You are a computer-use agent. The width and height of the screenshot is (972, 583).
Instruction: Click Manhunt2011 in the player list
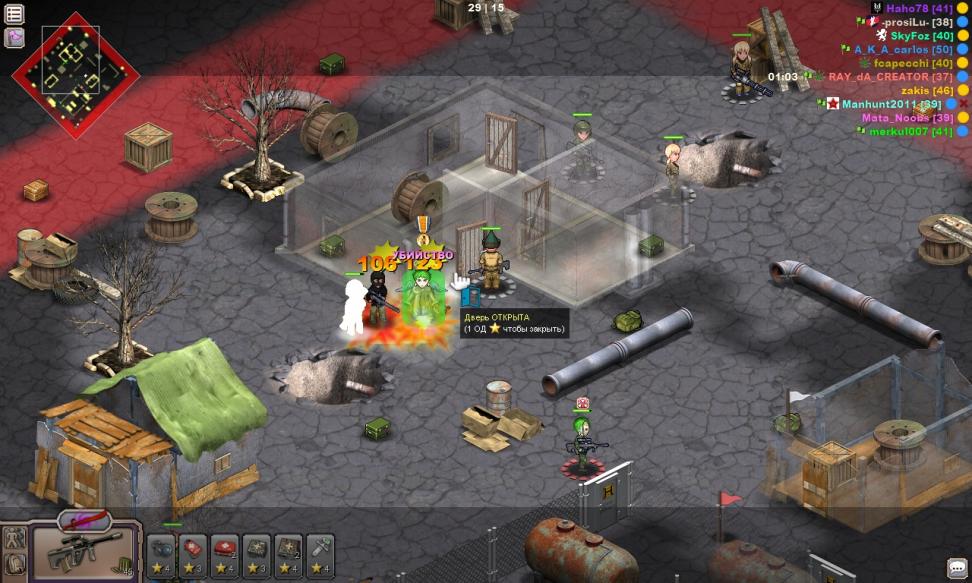click(892, 104)
